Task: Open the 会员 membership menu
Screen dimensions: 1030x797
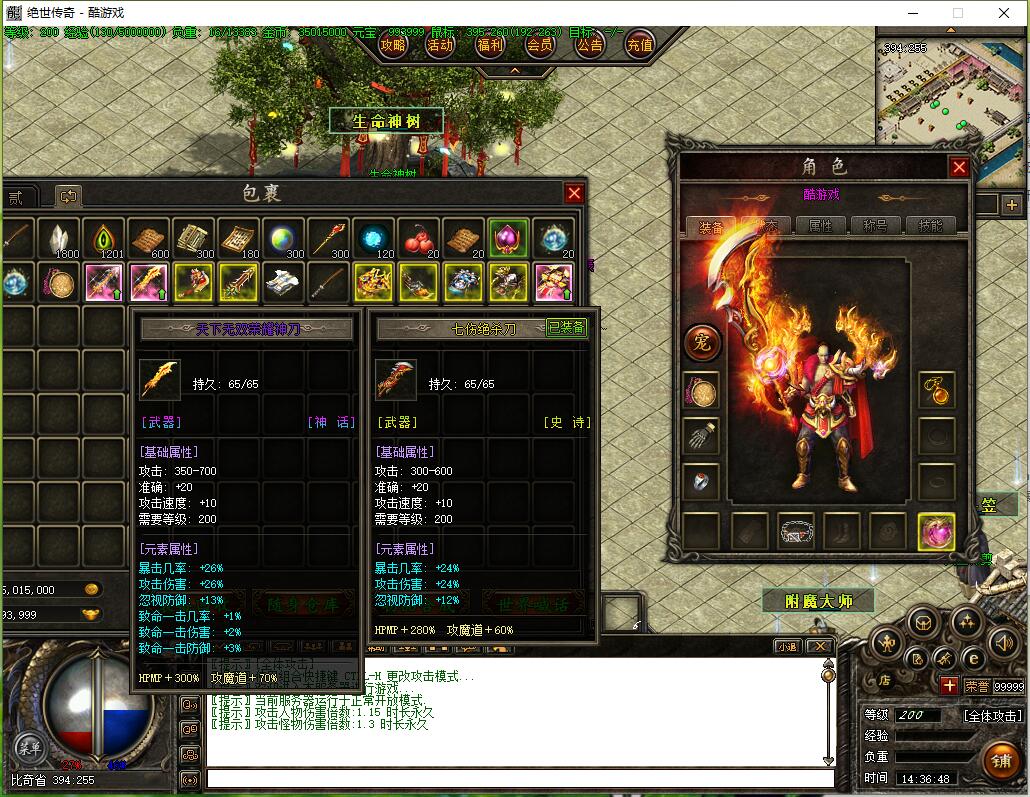Action: [x=540, y=45]
